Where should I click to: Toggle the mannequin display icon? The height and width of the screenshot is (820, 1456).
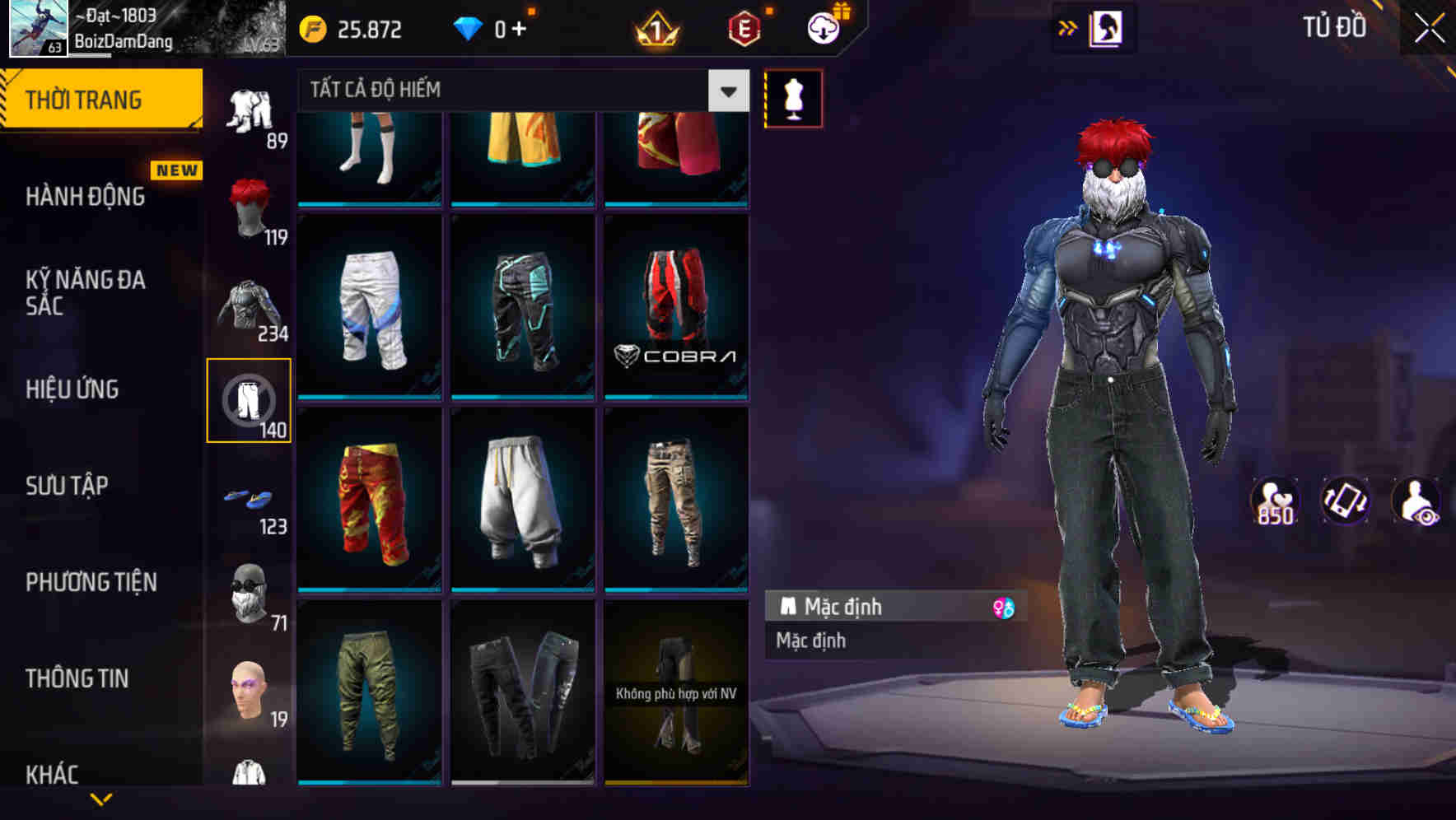[793, 97]
